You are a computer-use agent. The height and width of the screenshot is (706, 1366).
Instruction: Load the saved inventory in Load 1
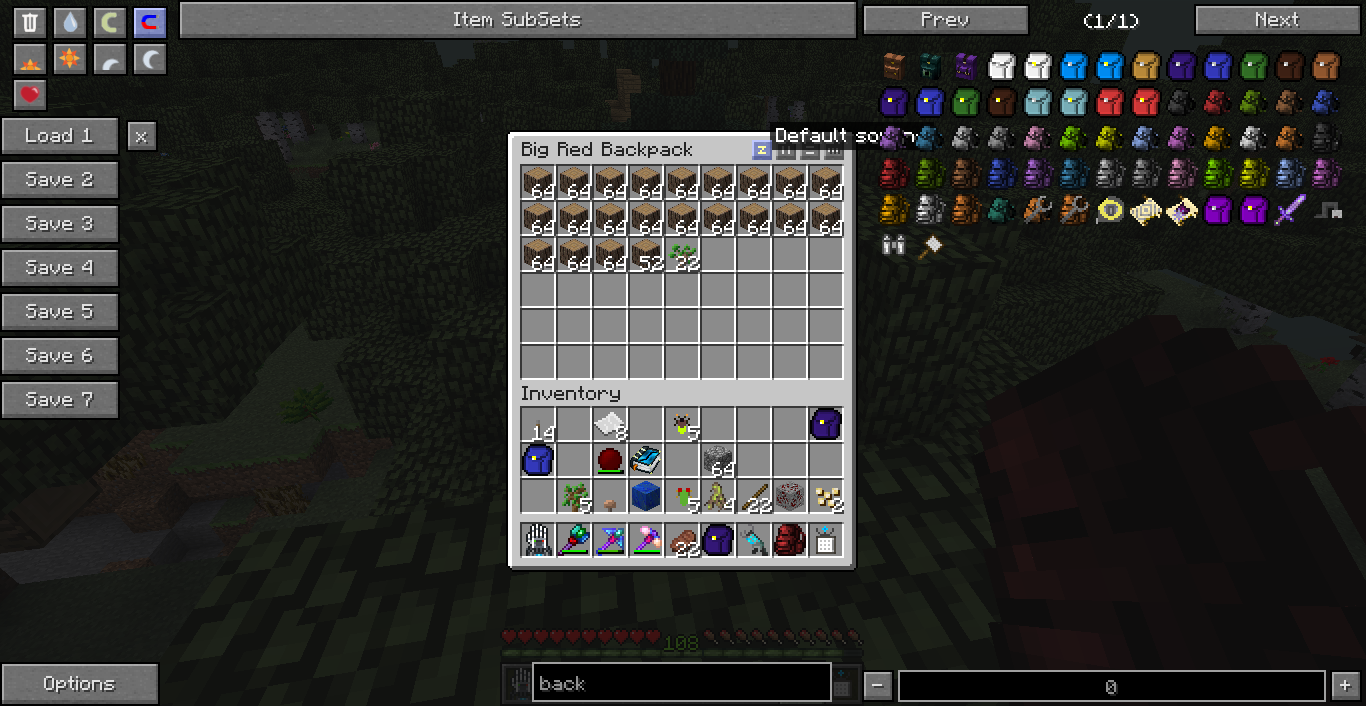point(59,136)
